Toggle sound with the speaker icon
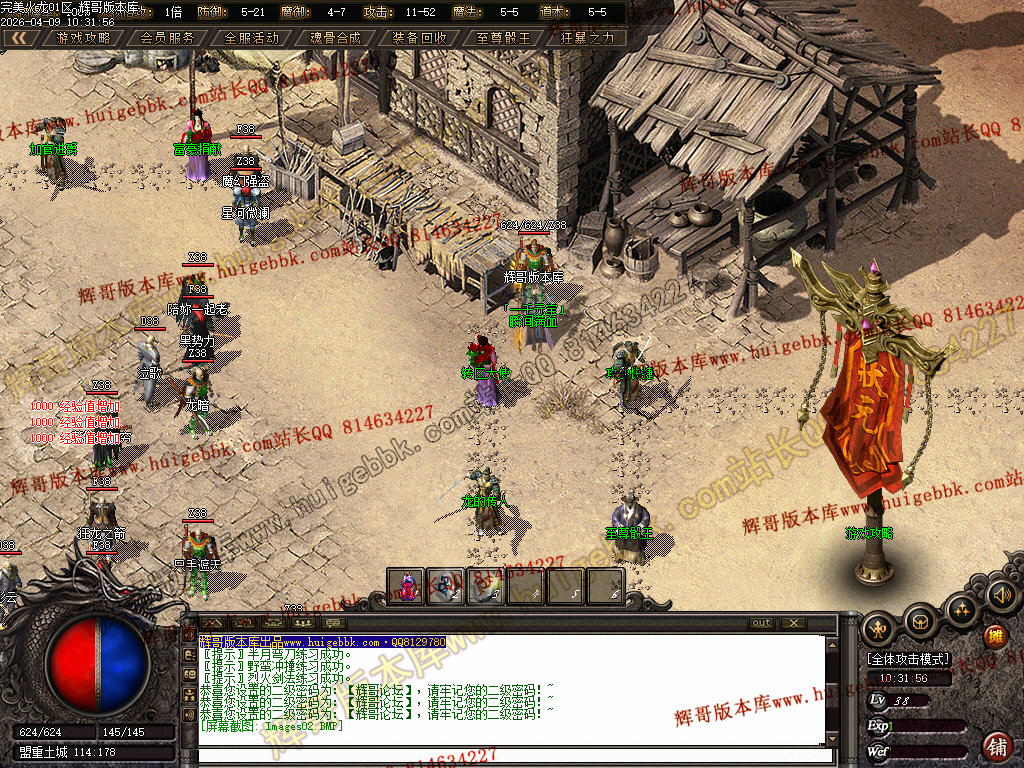 (1001, 596)
